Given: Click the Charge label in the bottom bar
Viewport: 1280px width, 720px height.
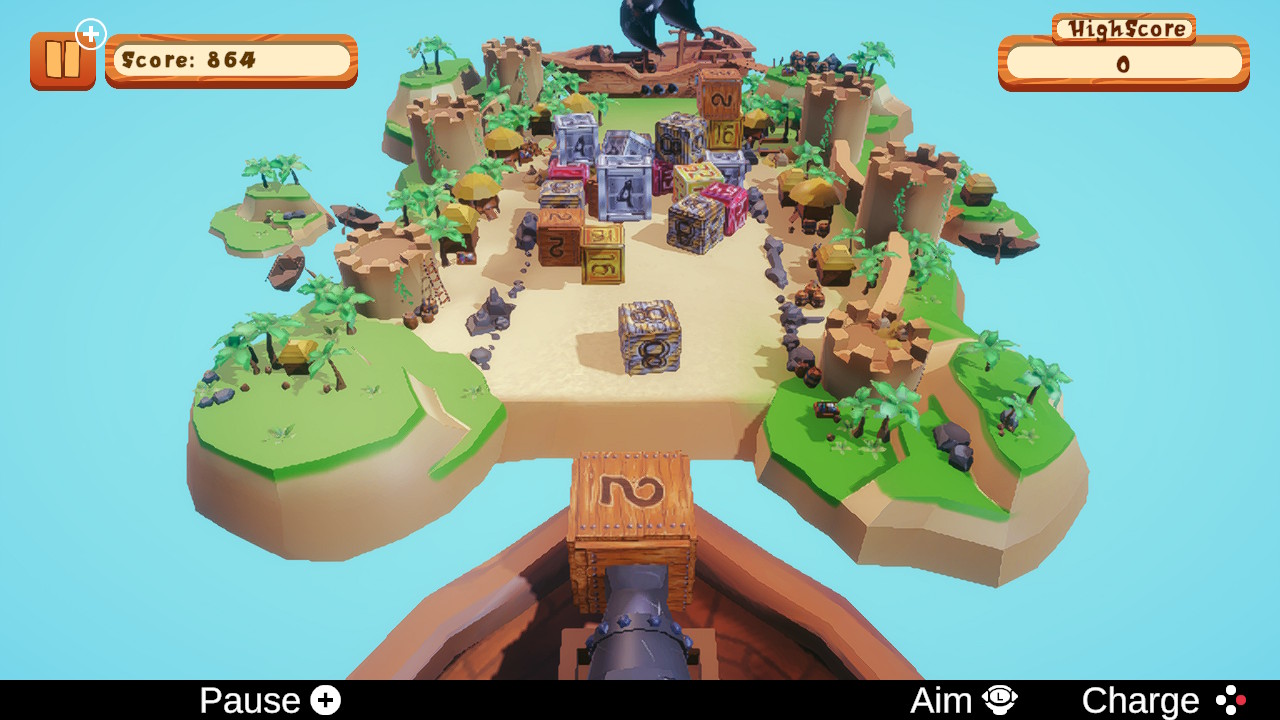Looking at the screenshot, I should [1140, 698].
